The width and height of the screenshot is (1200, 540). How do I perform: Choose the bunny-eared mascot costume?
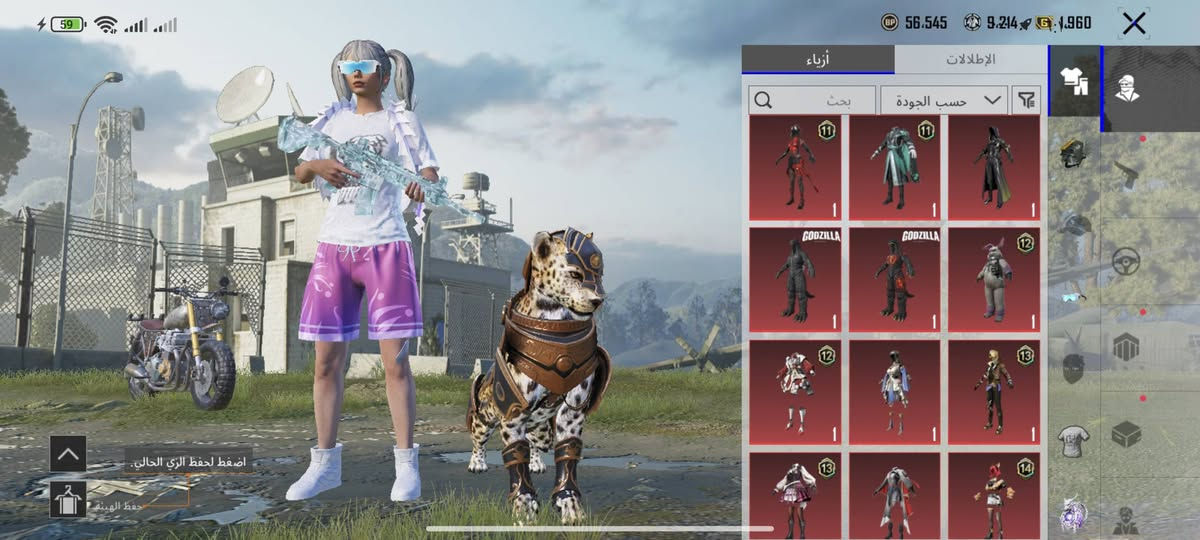(994, 279)
